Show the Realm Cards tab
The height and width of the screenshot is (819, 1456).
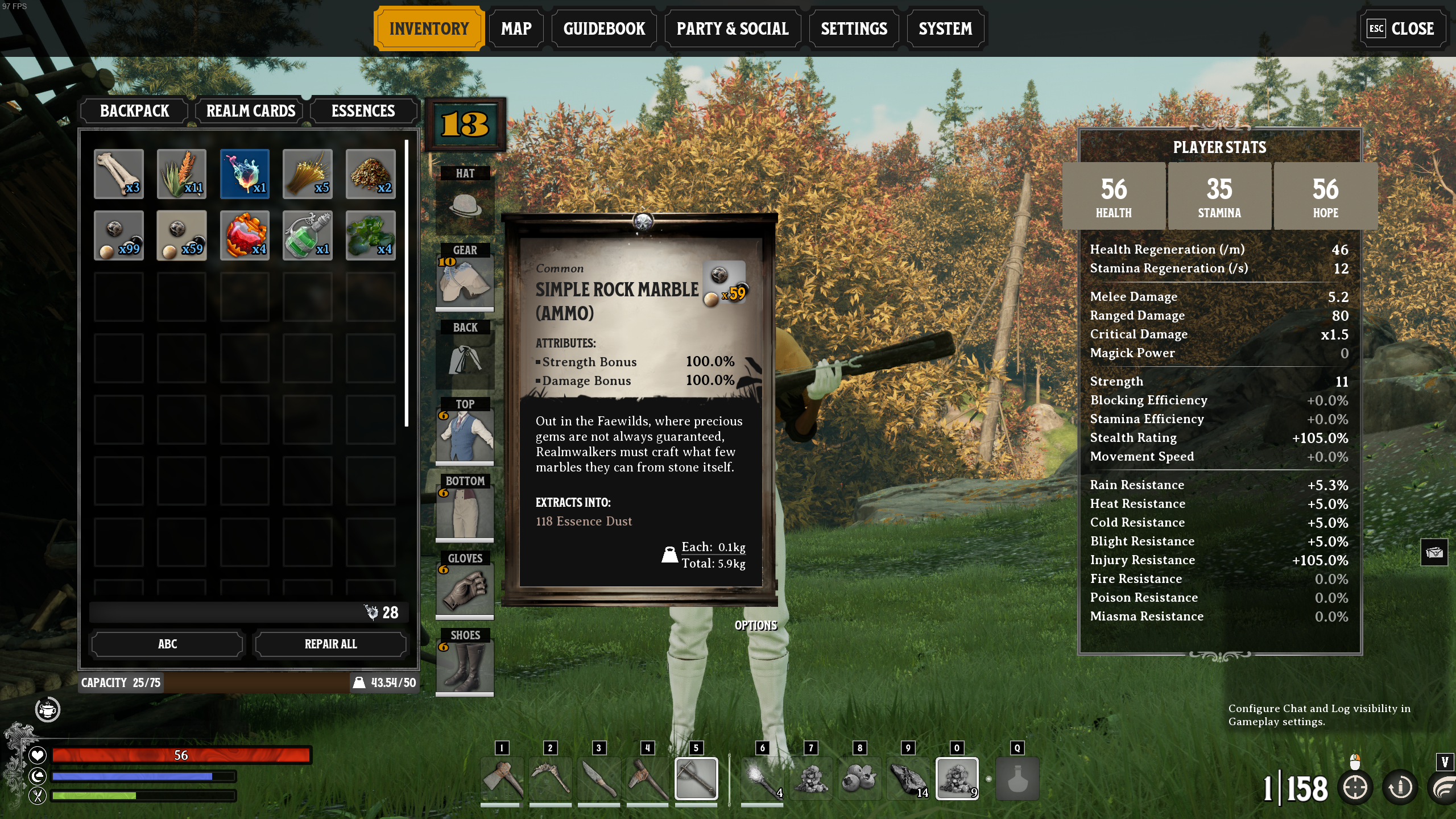[x=250, y=111]
